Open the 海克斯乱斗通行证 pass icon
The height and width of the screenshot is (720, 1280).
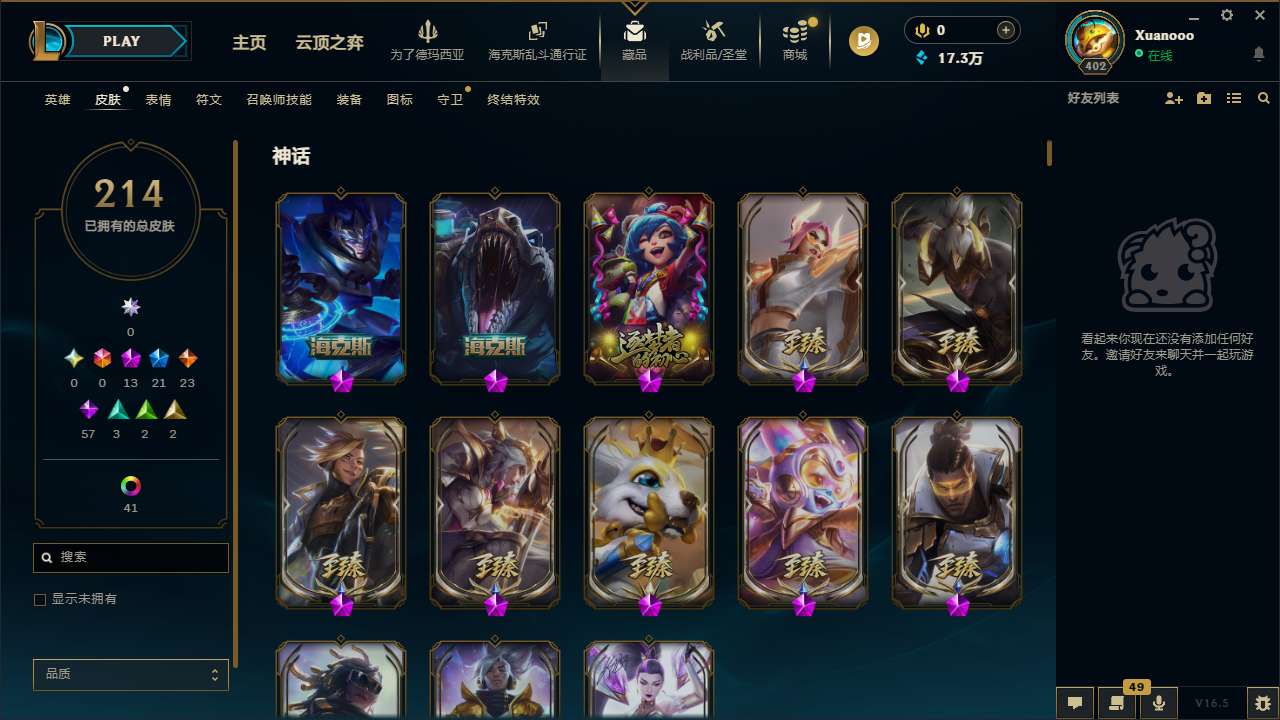click(537, 32)
